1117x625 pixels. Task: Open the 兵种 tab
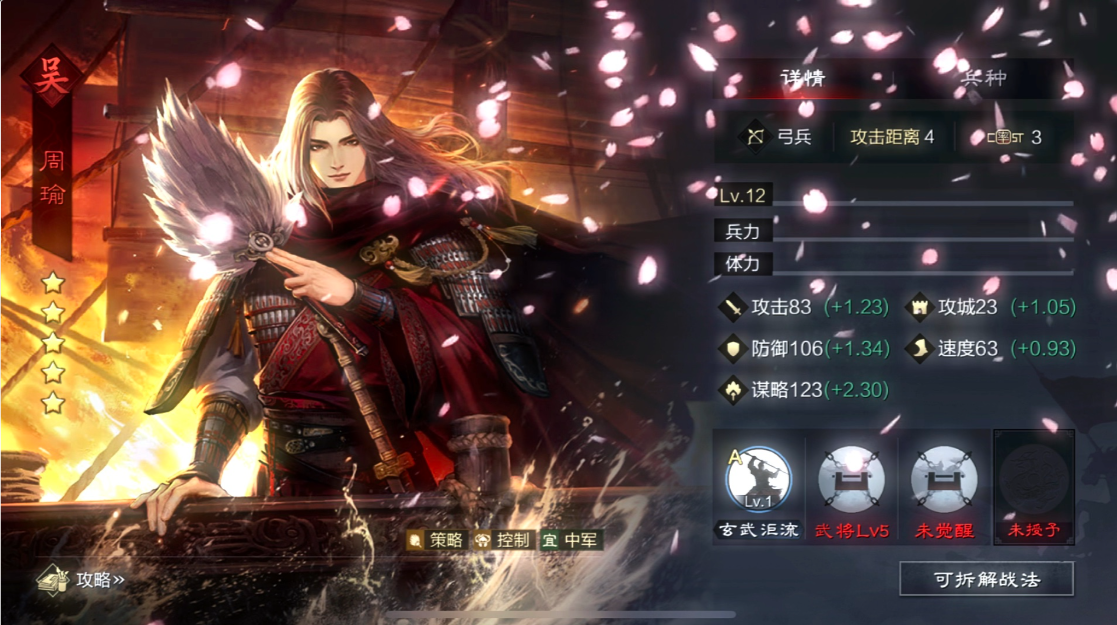(983, 78)
